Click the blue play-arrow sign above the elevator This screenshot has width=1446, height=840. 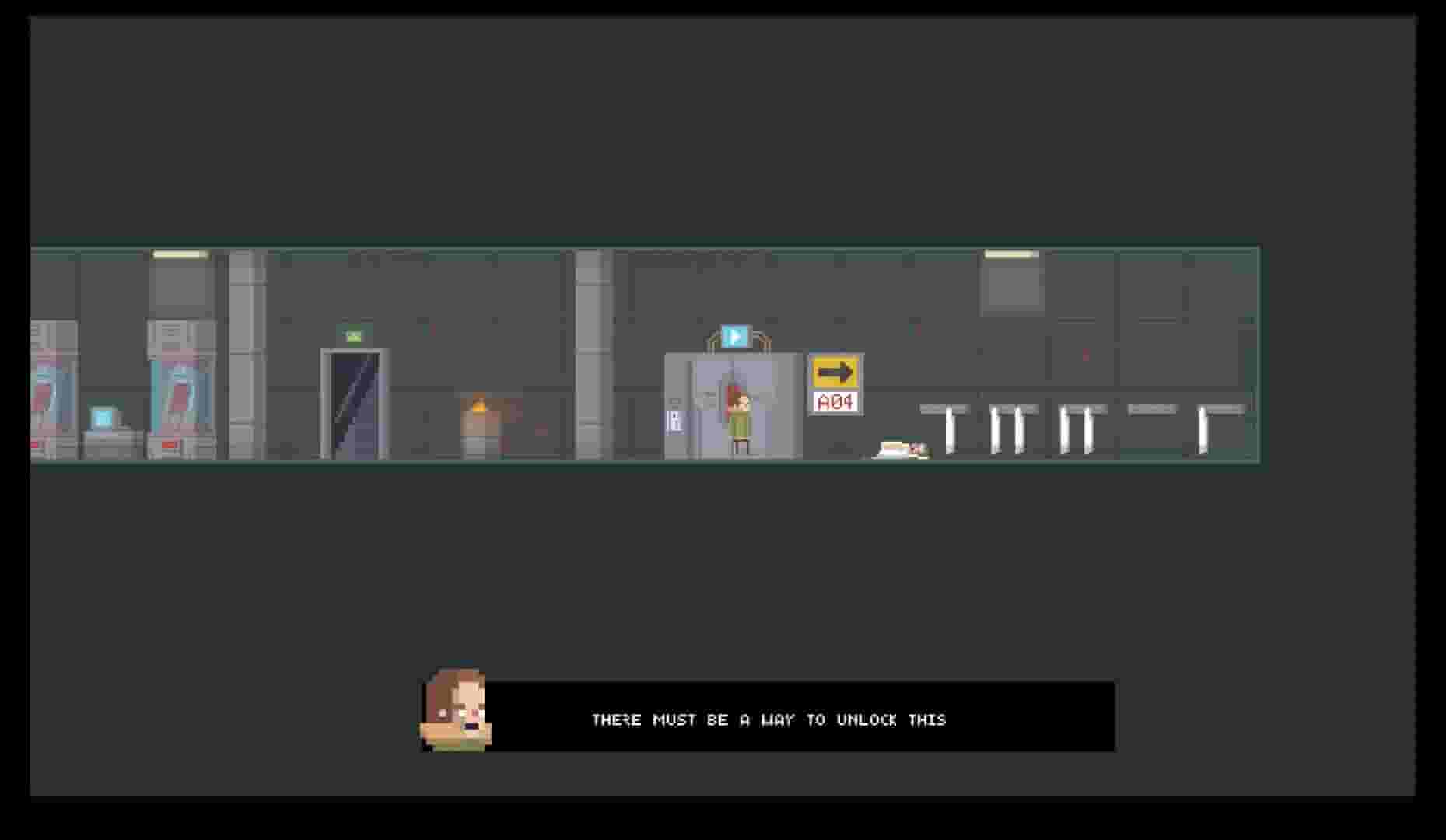[736, 334]
